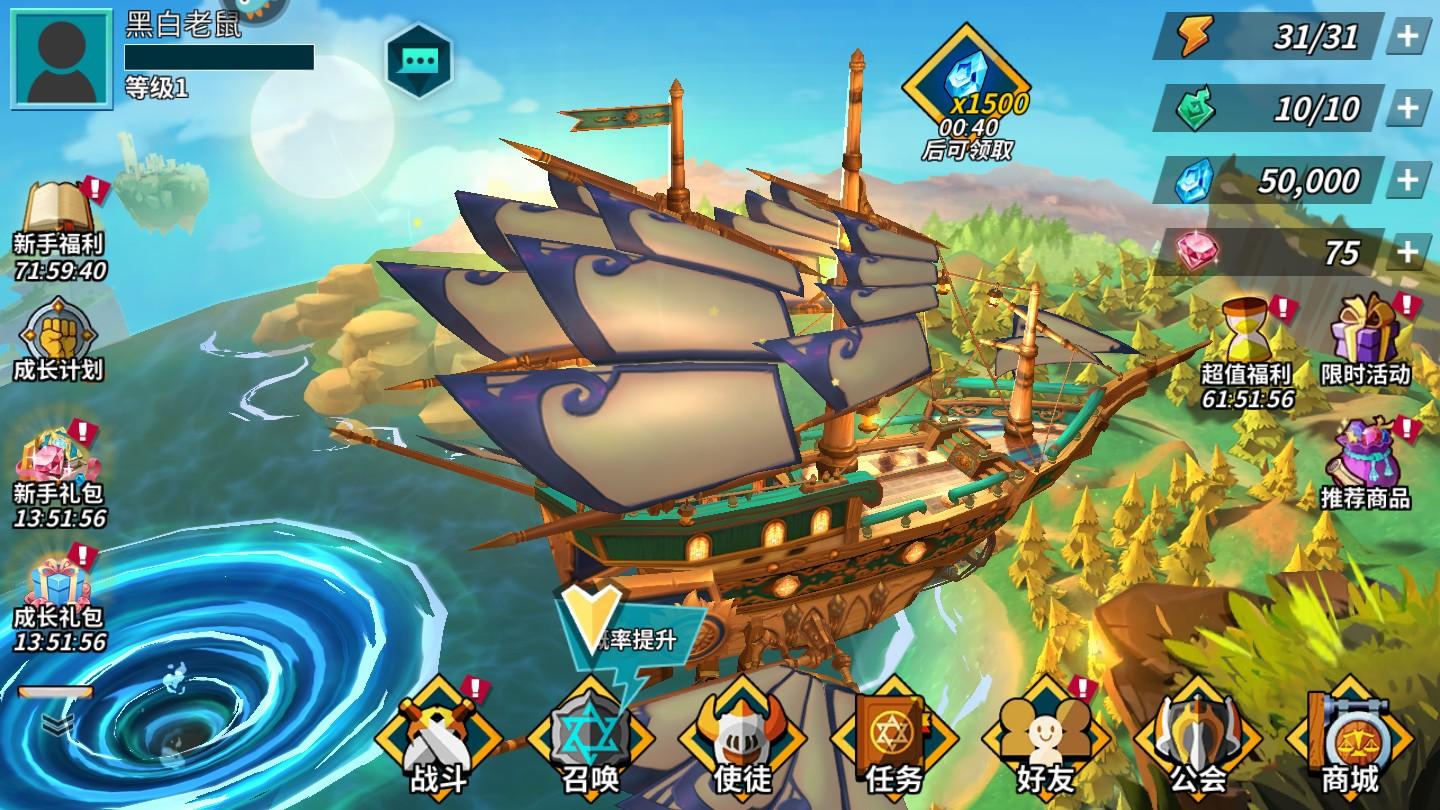Open the 商城 shop
Screen dimensions: 1440x810
pos(1350,740)
